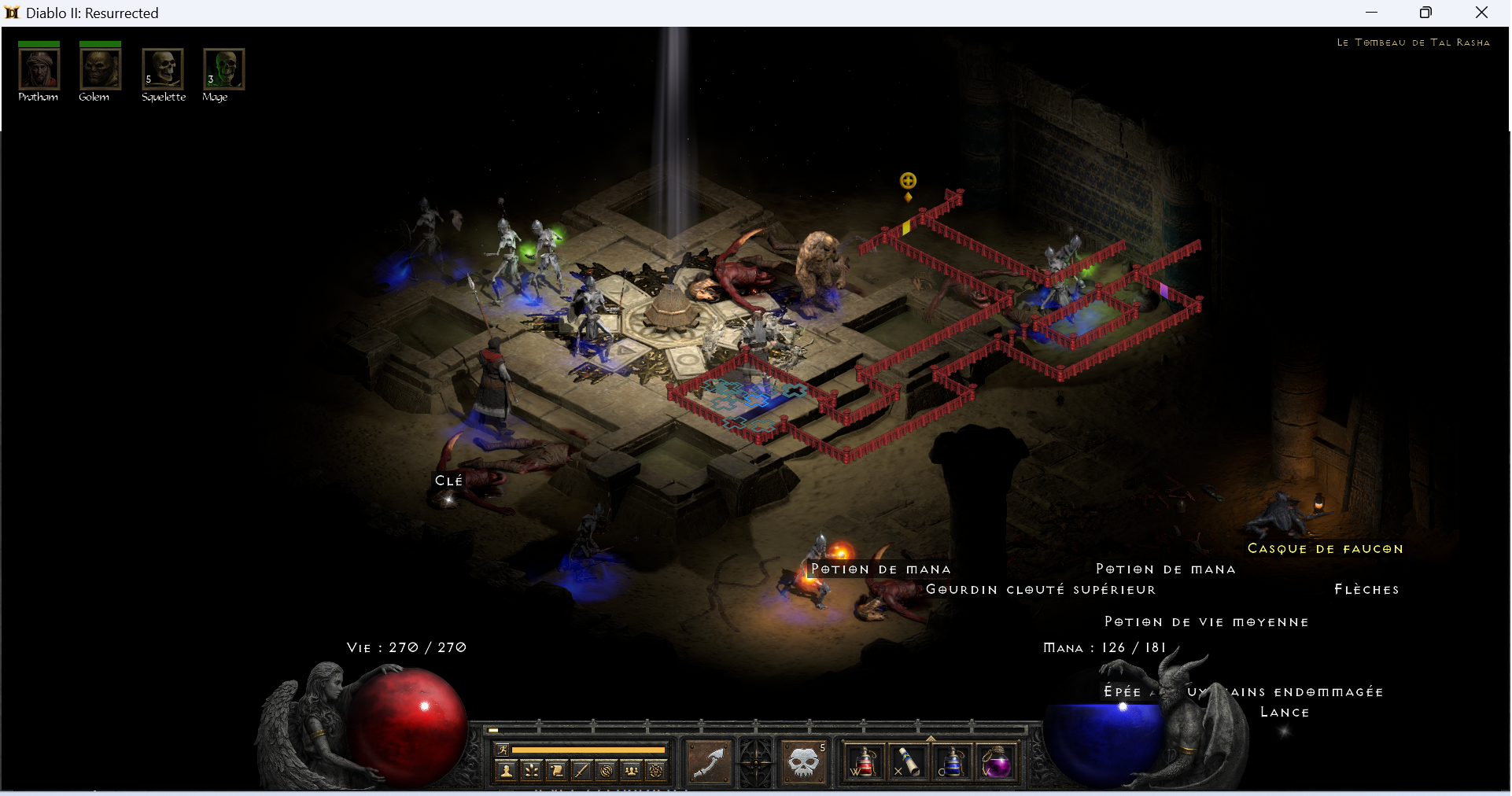Toggle the run/walk running-man button
The width and height of the screenshot is (1512, 796).
tap(503, 749)
